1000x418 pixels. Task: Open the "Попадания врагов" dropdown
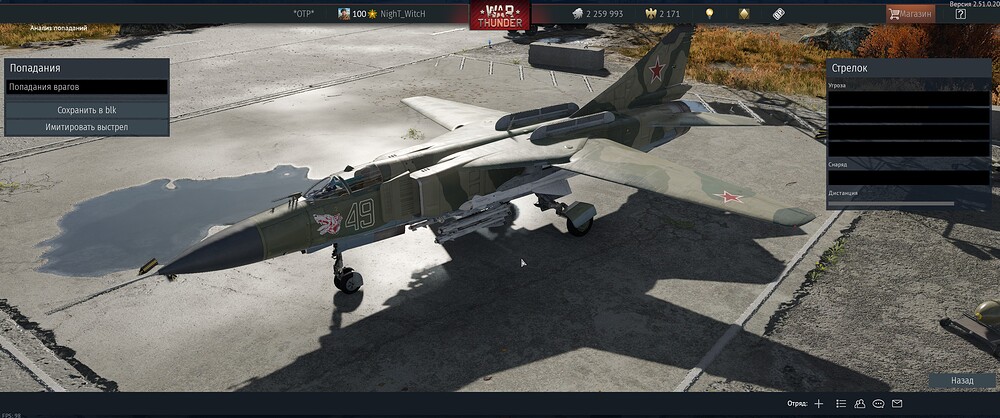tap(86, 87)
